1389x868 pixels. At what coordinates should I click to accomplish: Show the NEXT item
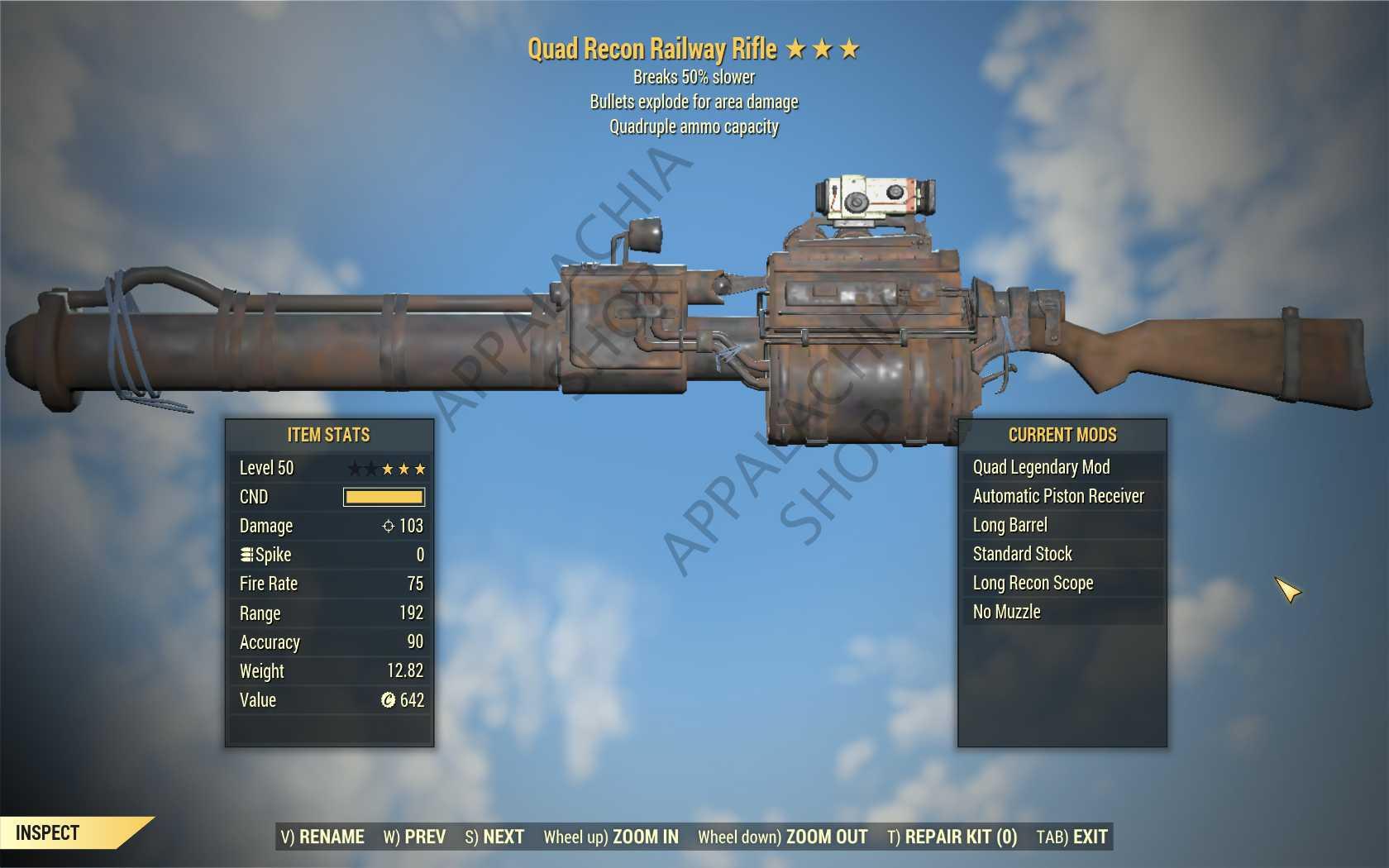point(494,837)
